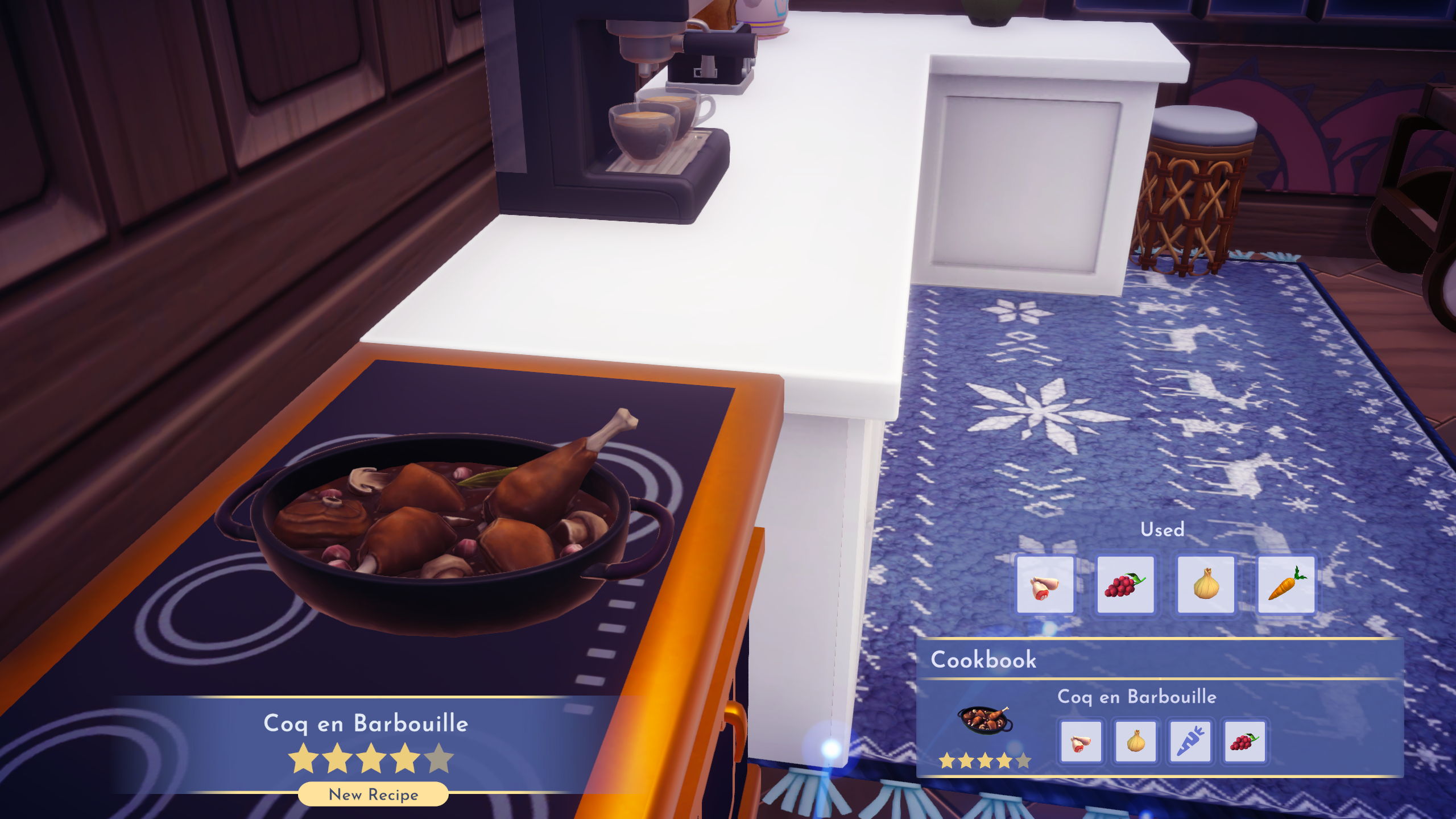
Task: Open the Coq en Barbouille dish thumbnail in Cookbook
Action: click(x=985, y=720)
